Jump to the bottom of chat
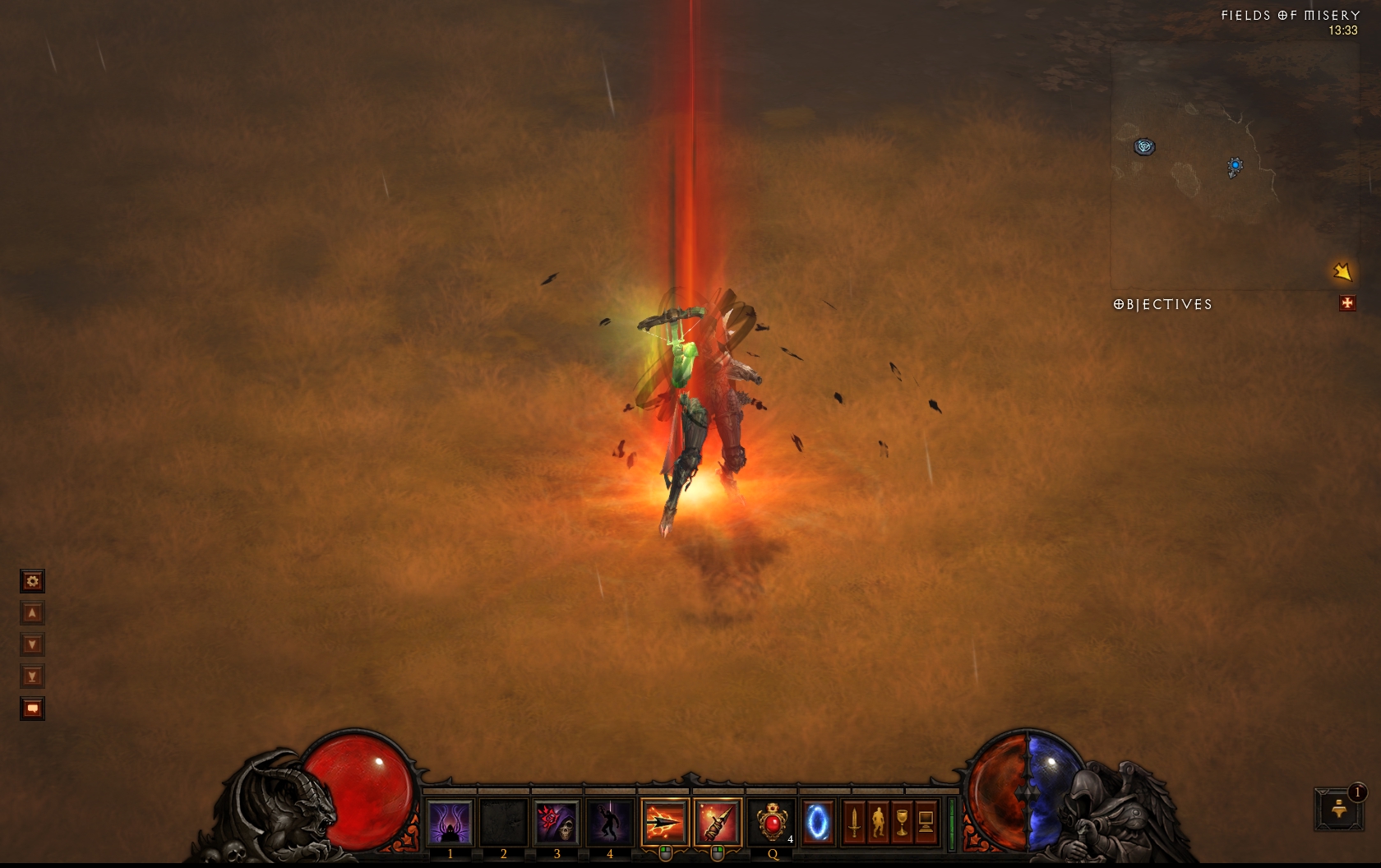1381x868 pixels. pyautogui.click(x=32, y=676)
